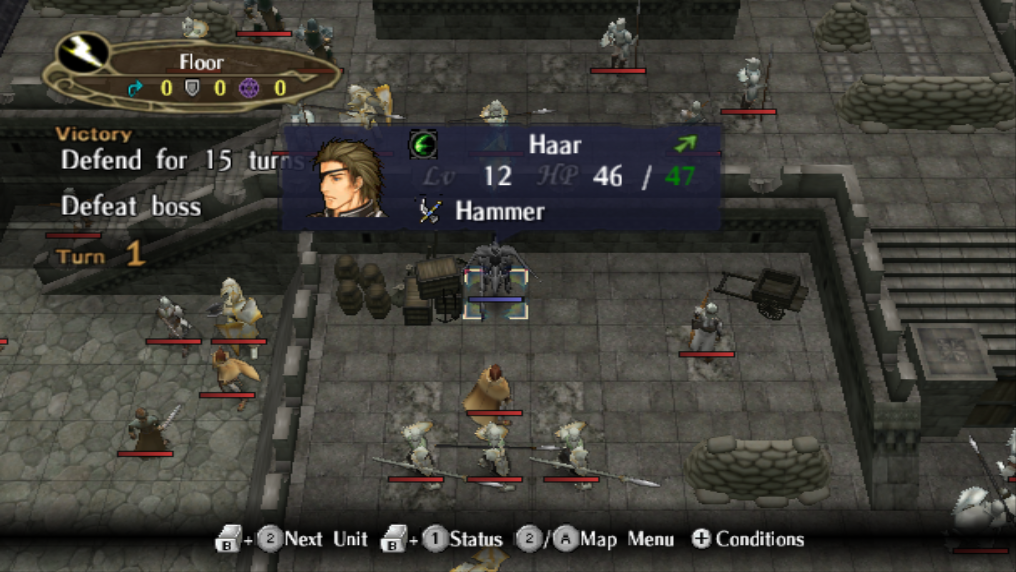This screenshot has width=1016, height=572.
Task: Click the green arrow icon in Haar's window
Action: [x=685, y=144]
